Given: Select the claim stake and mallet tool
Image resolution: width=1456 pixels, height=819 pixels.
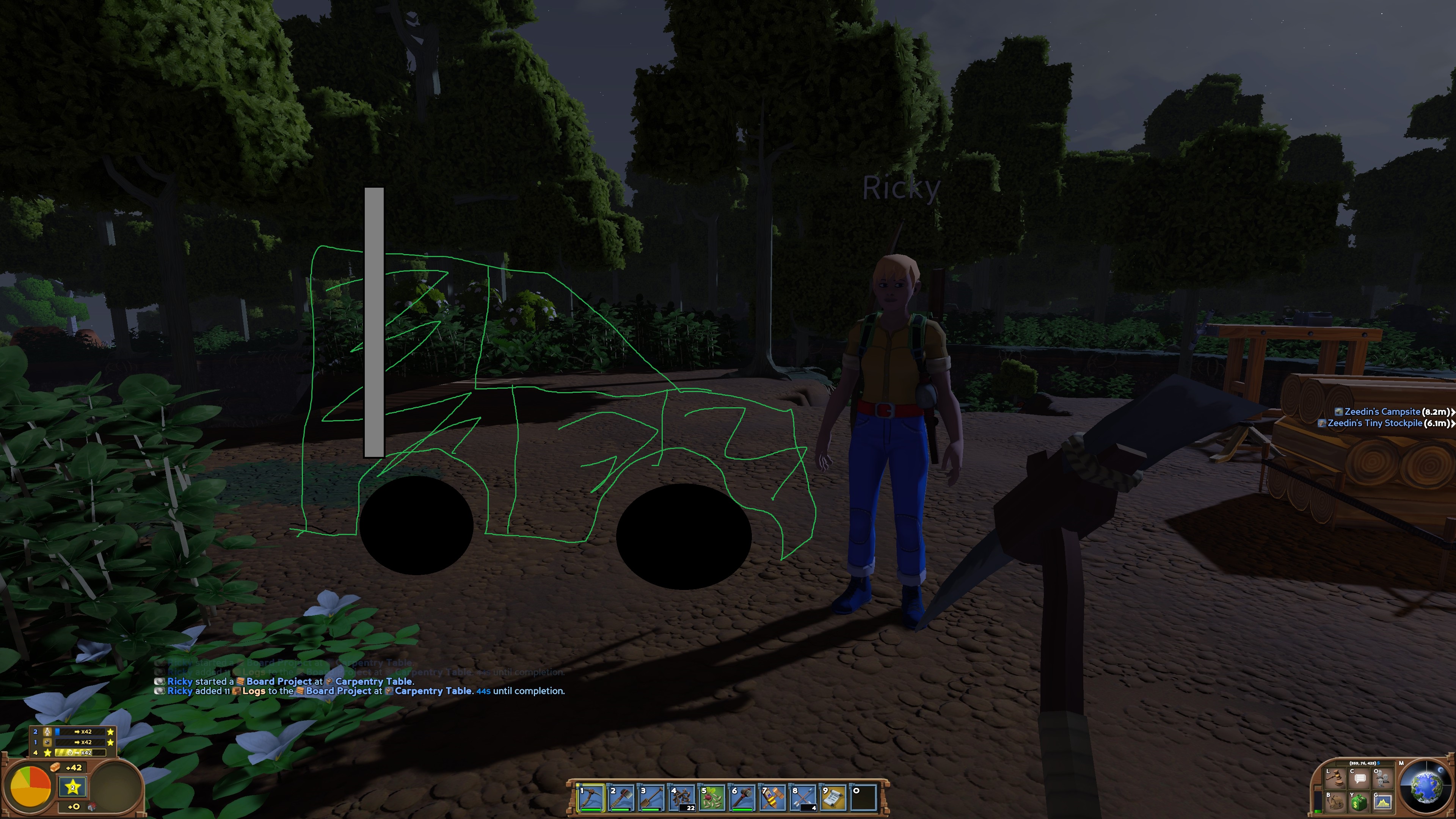Looking at the screenshot, I should click(773, 797).
